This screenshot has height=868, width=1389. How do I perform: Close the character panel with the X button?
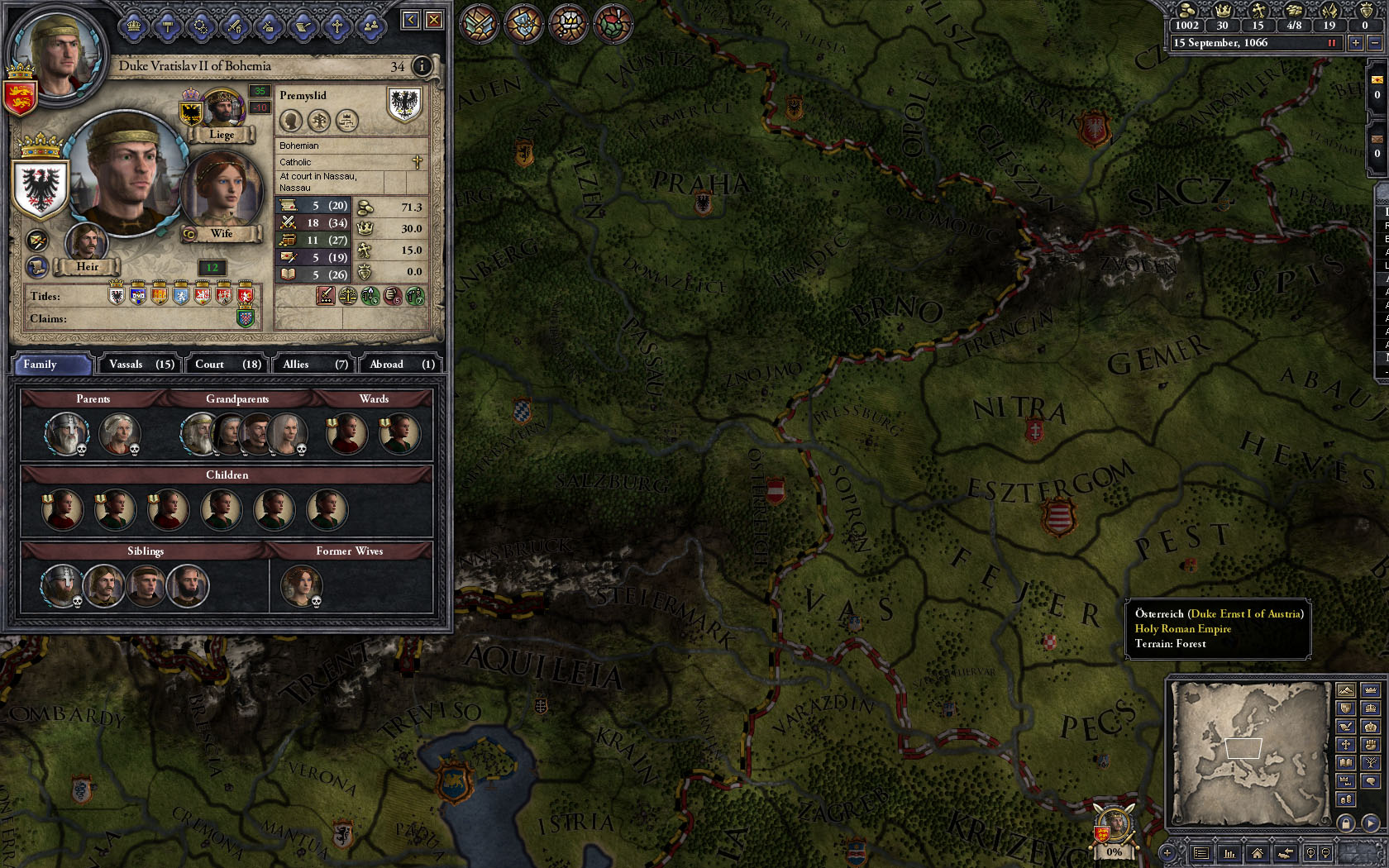[x=434, y=20]
